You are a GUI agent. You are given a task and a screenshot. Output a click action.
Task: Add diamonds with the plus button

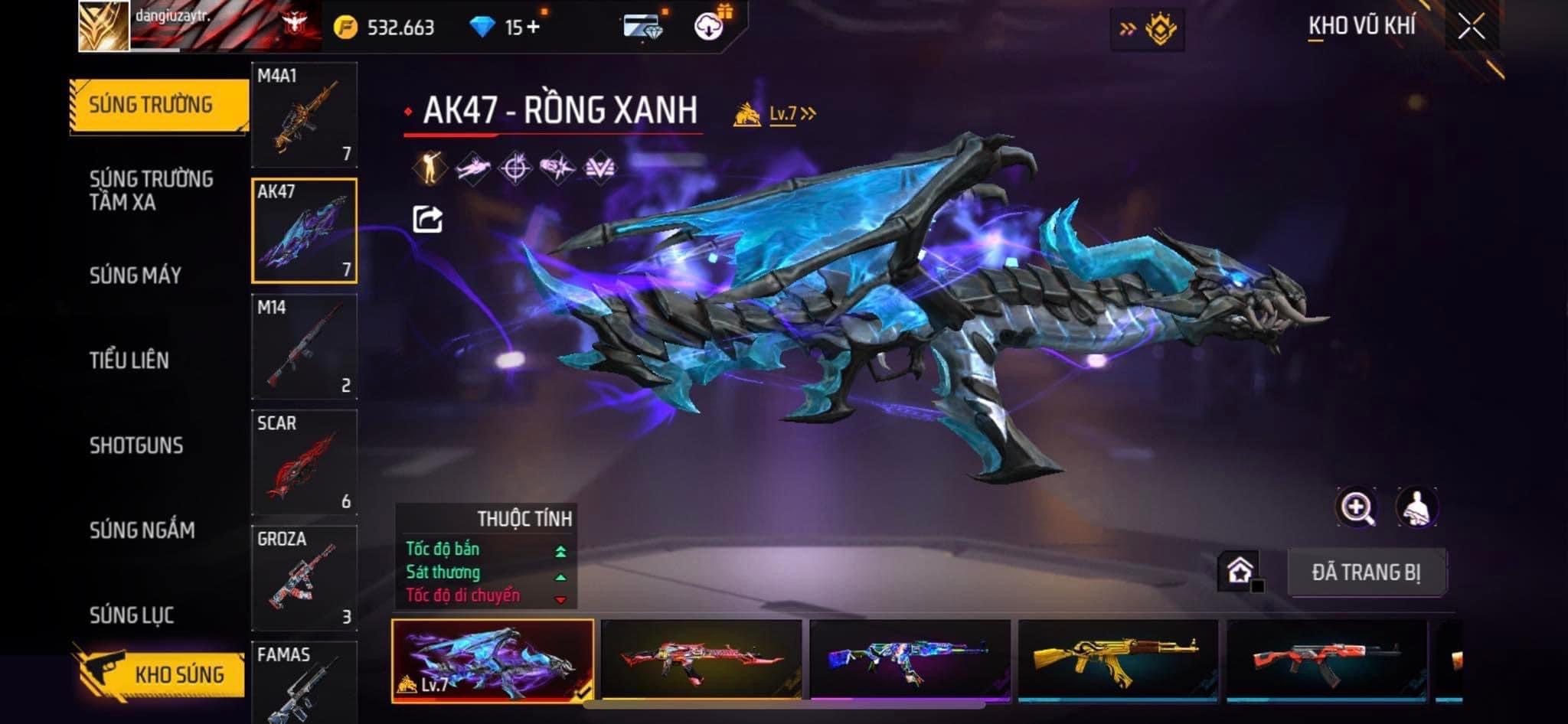pos(533,28)
